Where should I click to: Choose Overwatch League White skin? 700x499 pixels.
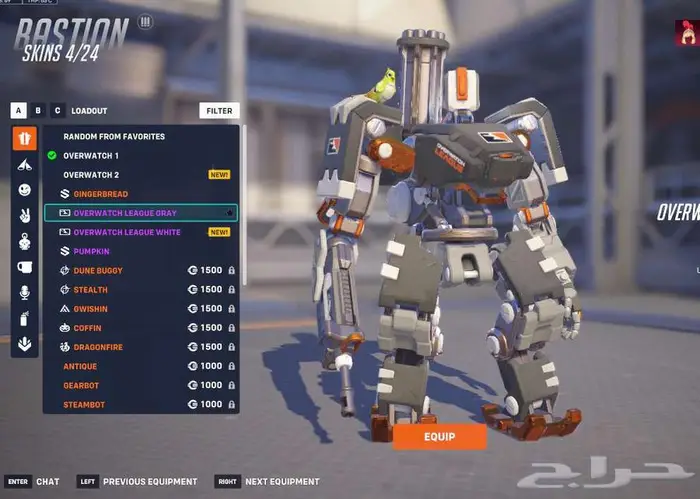tap(127, 232)
